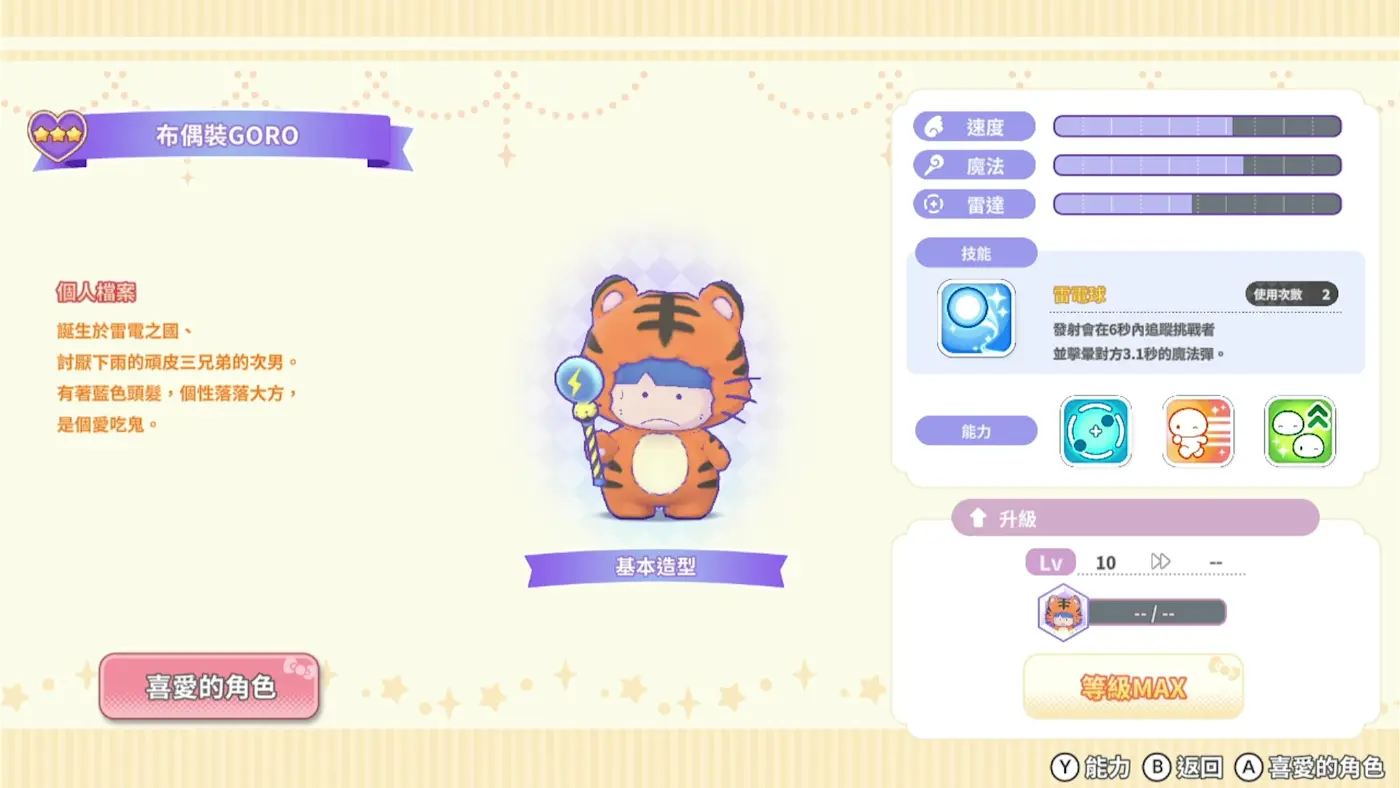This screenshot has height=788, width=1400.
Task: Expand the 能力 abilities panel
Action: (x=976, y=430)
